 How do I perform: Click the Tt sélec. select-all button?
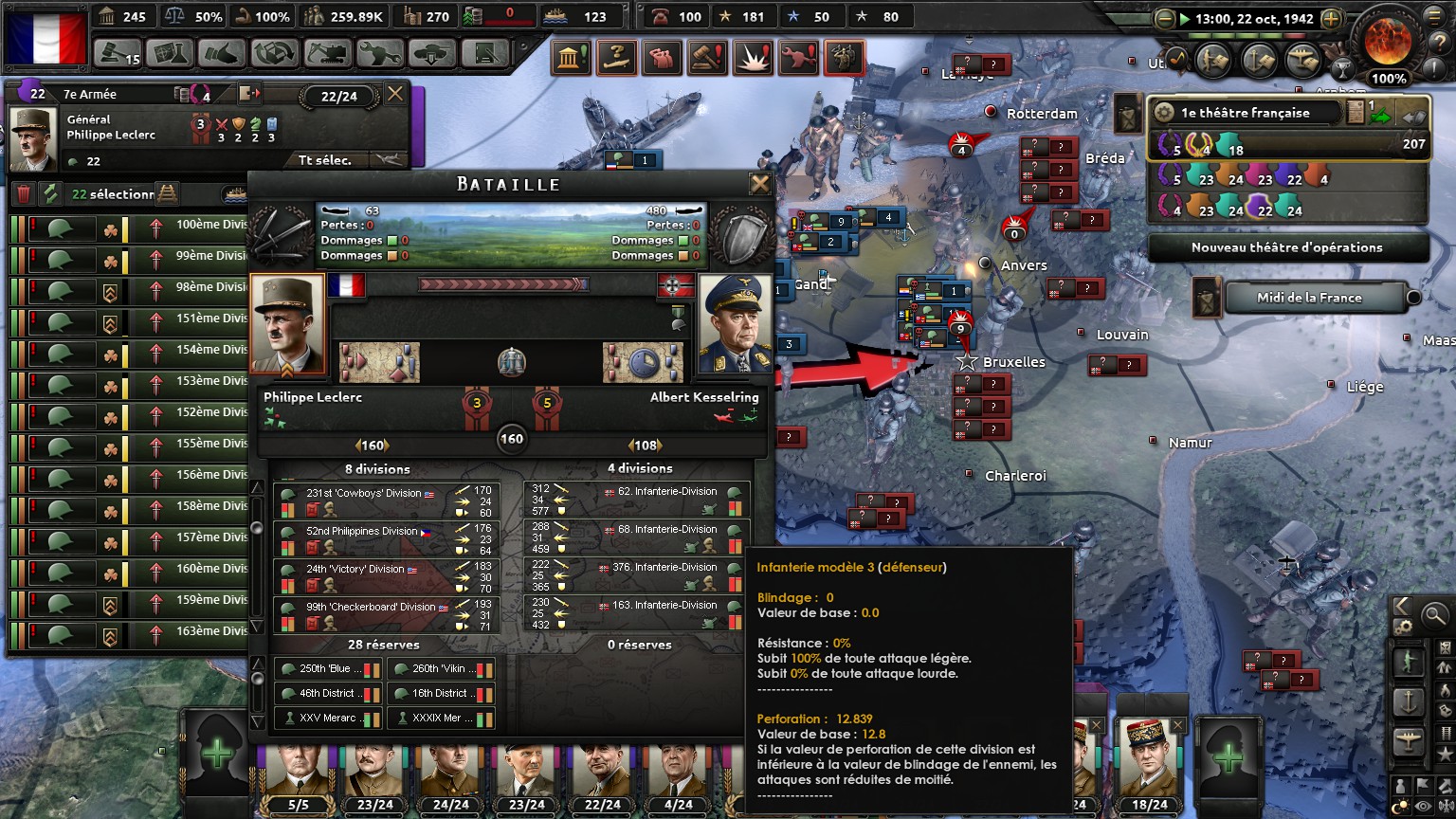324,160
